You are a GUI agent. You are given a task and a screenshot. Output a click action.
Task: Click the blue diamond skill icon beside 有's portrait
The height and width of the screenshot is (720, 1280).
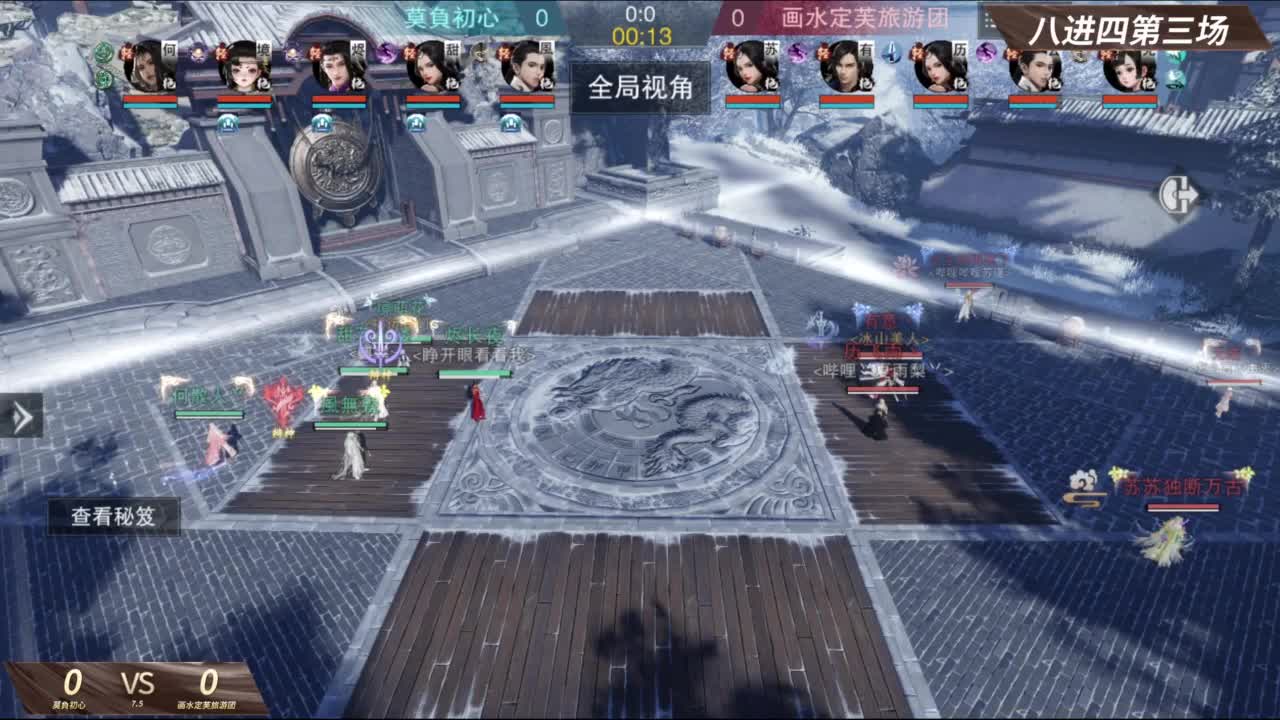892,55
